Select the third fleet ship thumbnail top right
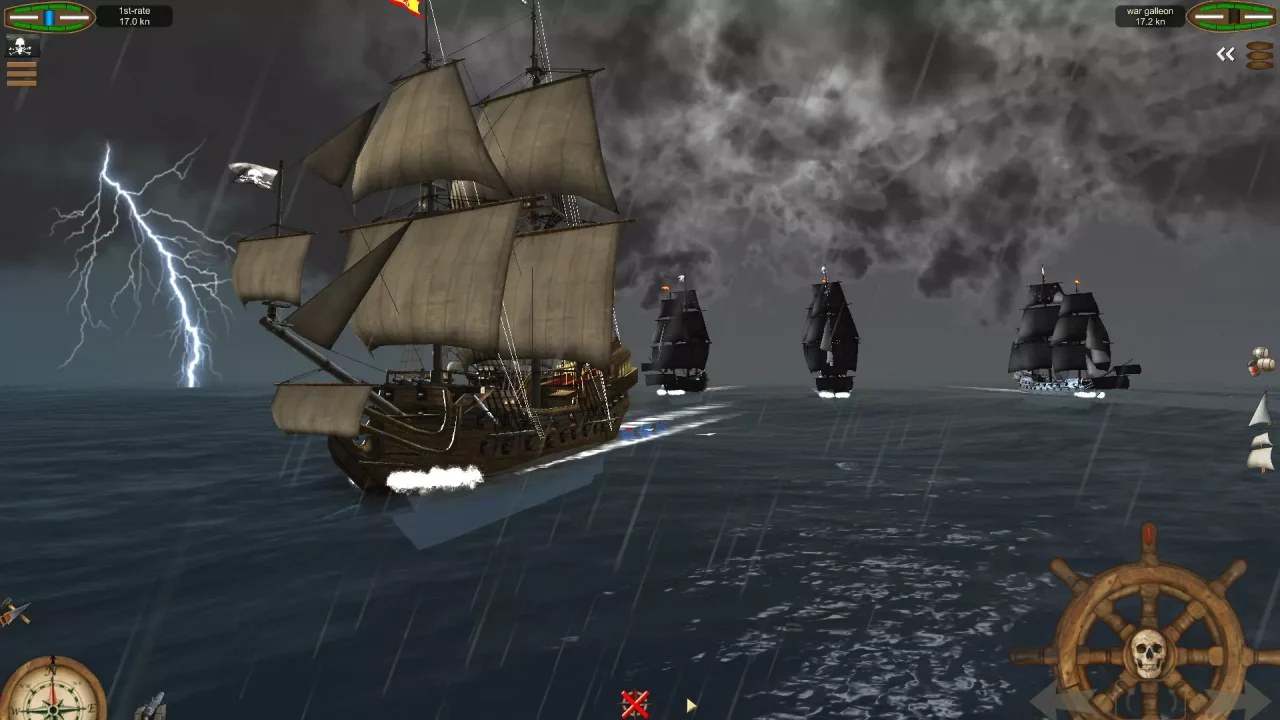The width and height of the screenshot is (1280, 720). pyautogui.click(x=1258, y=65)
